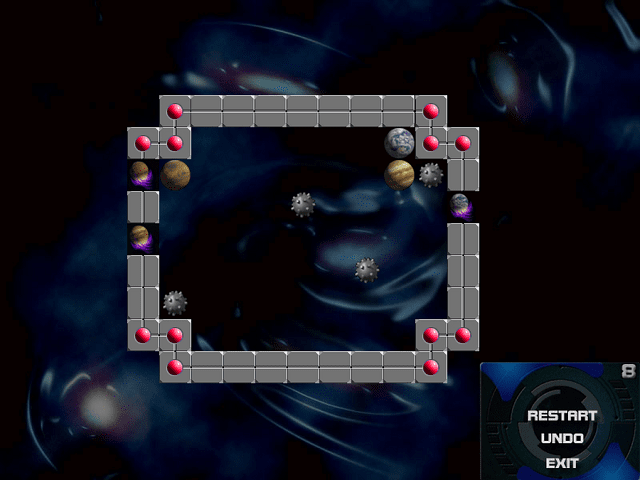
Task: Exit the game level
Action: coord(562,463)
